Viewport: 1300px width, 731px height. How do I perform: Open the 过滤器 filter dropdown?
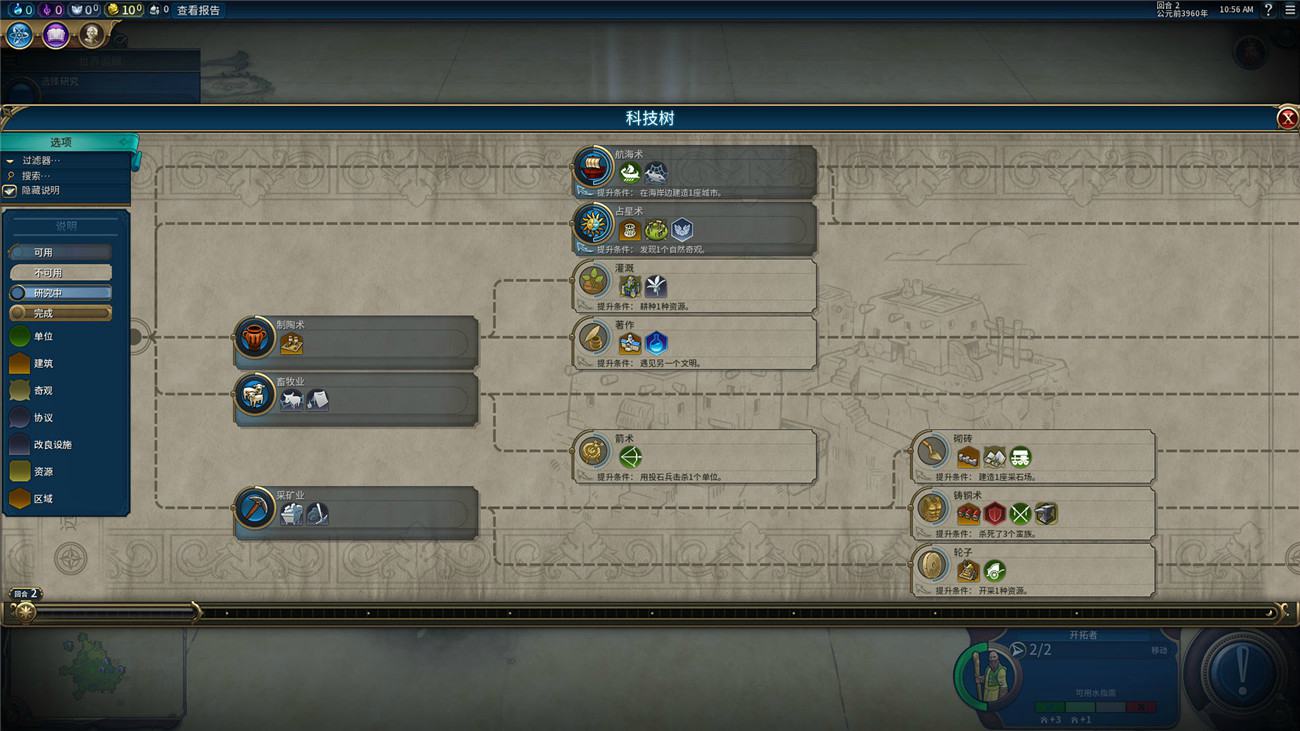(x=40, y=160)
